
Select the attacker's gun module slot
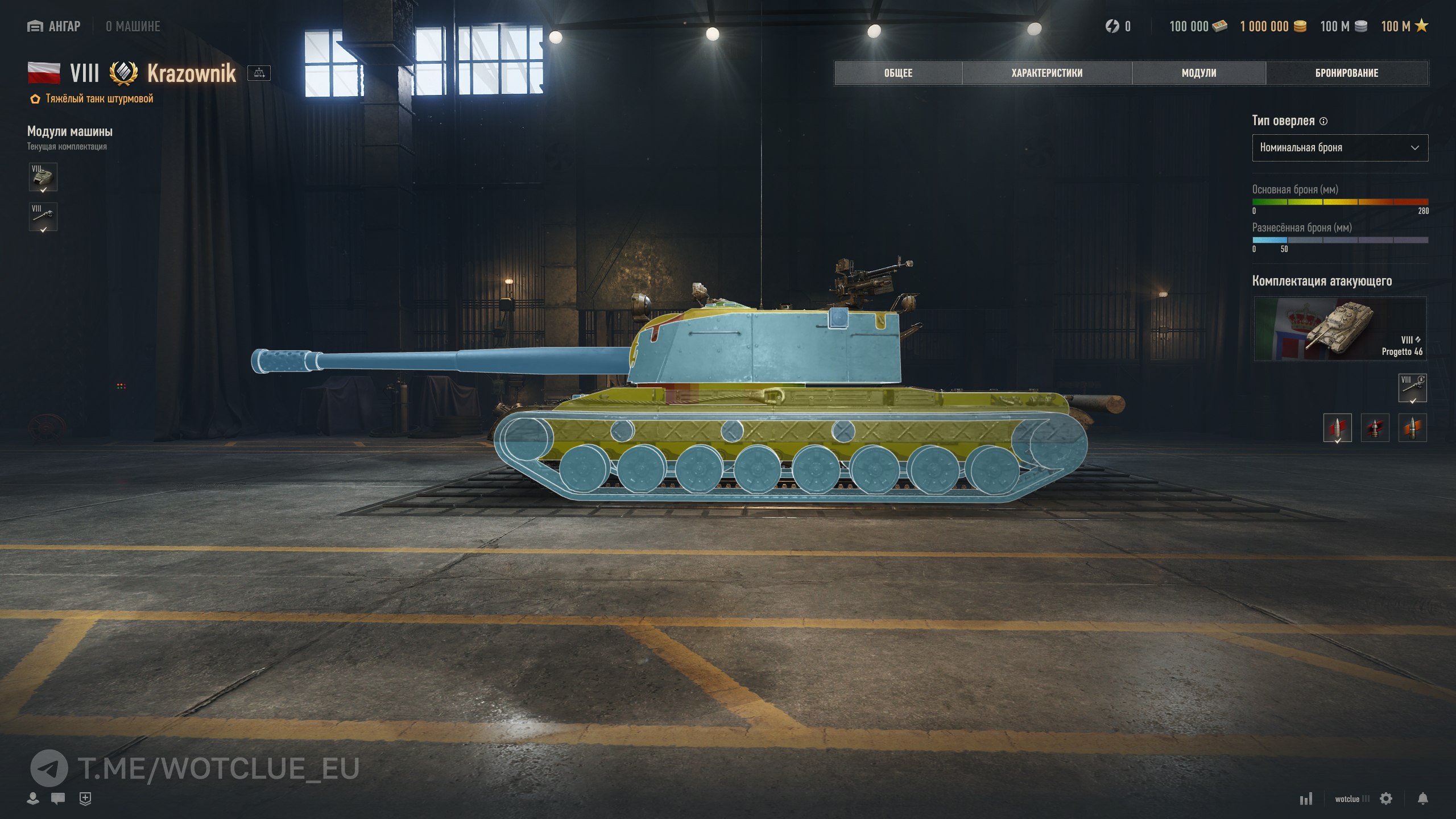coord(1412,388)
